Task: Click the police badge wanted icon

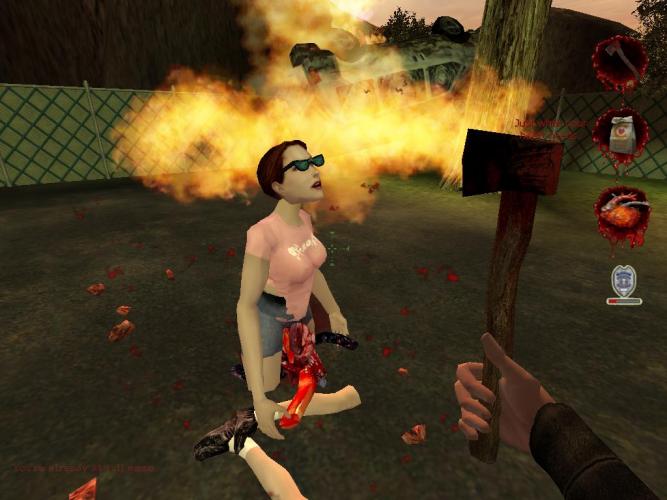Action: click(625, 279)
